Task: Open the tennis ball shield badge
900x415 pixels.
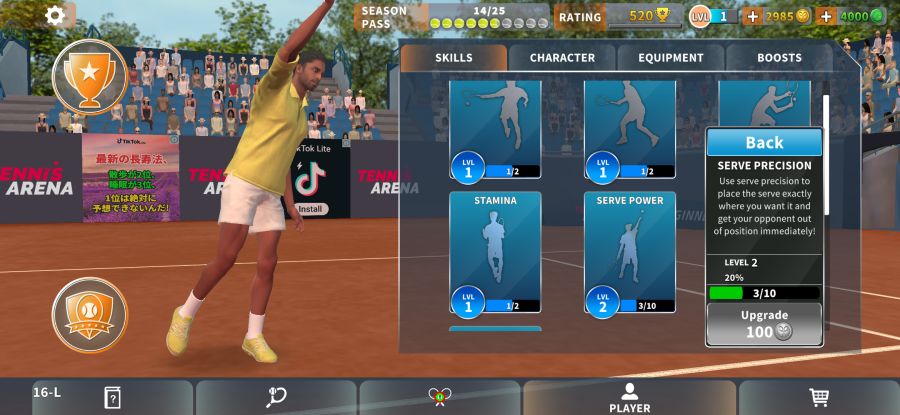Action: [89, 315]
